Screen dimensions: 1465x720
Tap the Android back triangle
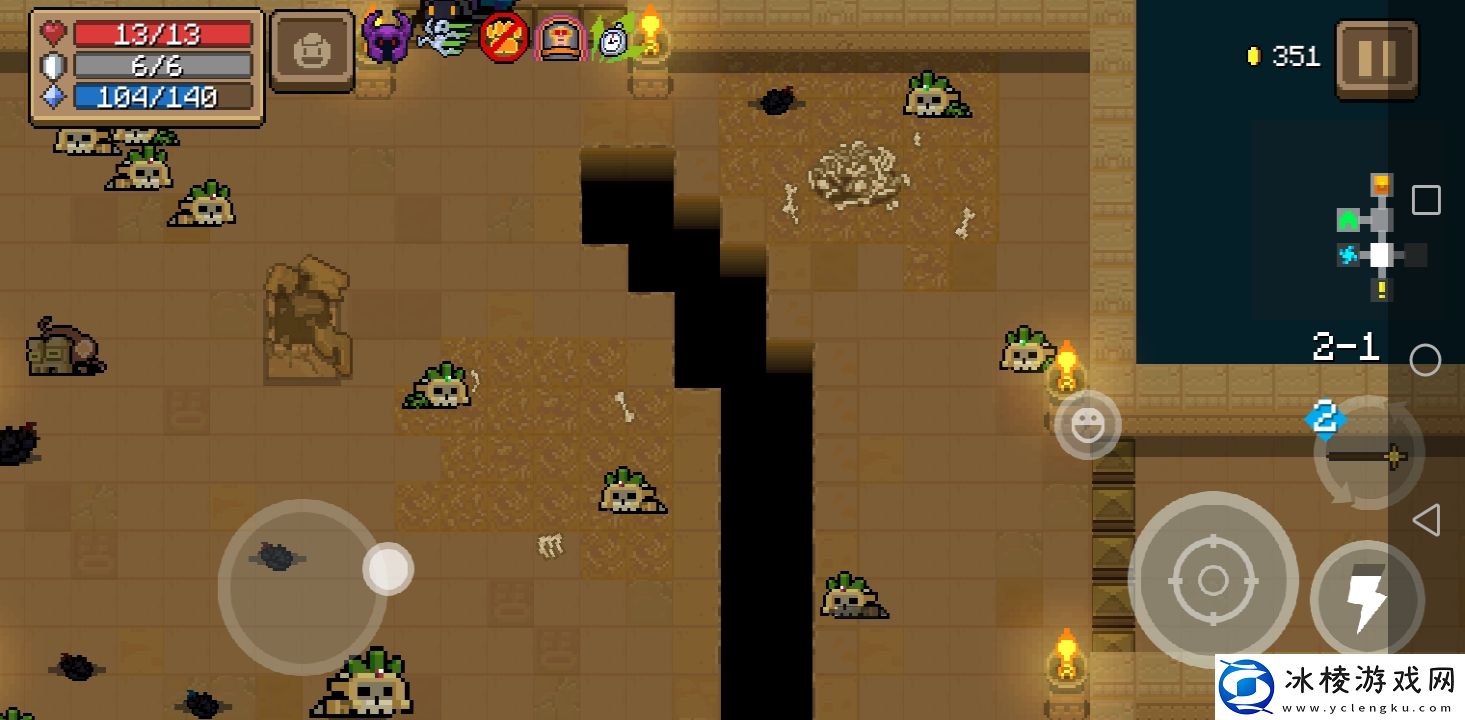(1426, 520)
